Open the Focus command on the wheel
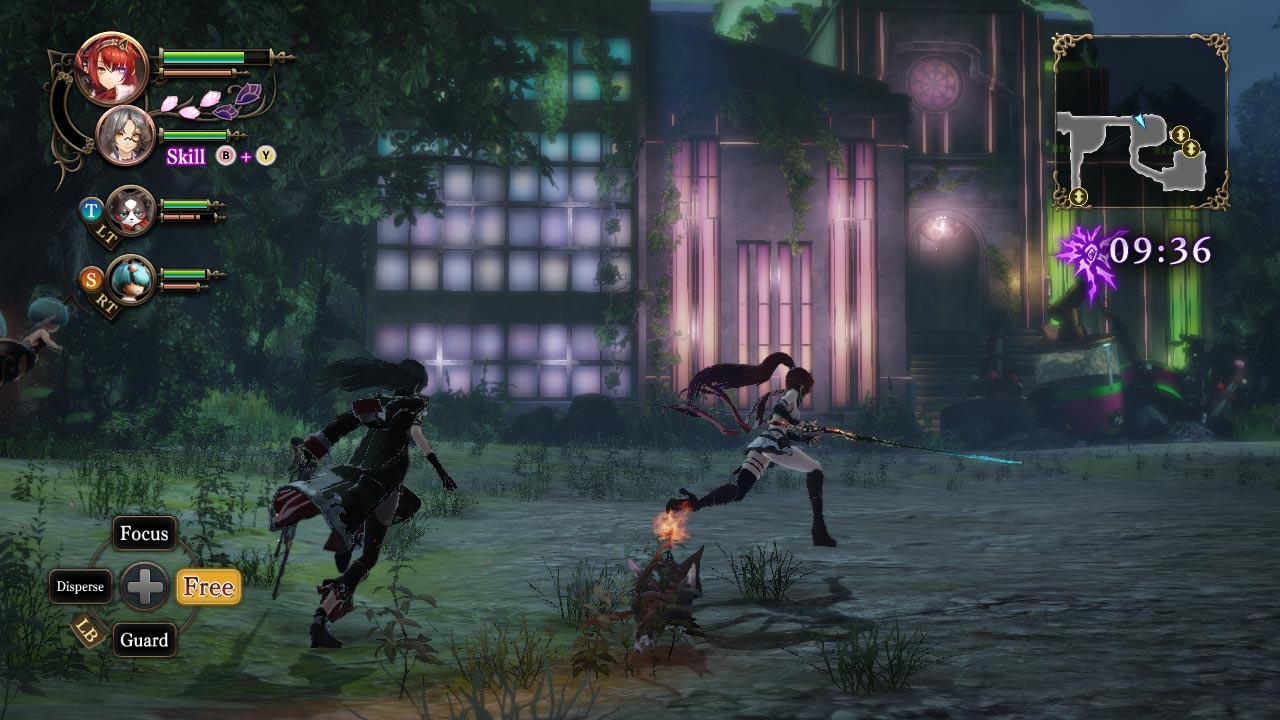The height and width of the screenshot is (720, 1280). click(144, 534)
